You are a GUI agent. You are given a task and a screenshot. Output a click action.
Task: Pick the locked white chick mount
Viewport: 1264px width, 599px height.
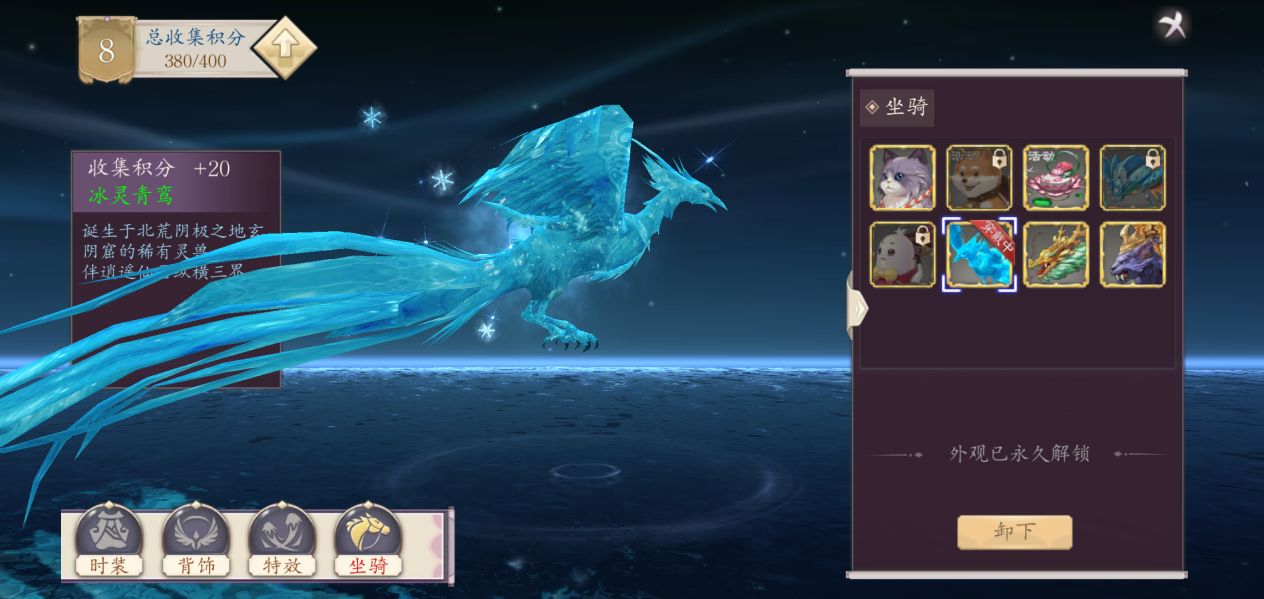903,255
